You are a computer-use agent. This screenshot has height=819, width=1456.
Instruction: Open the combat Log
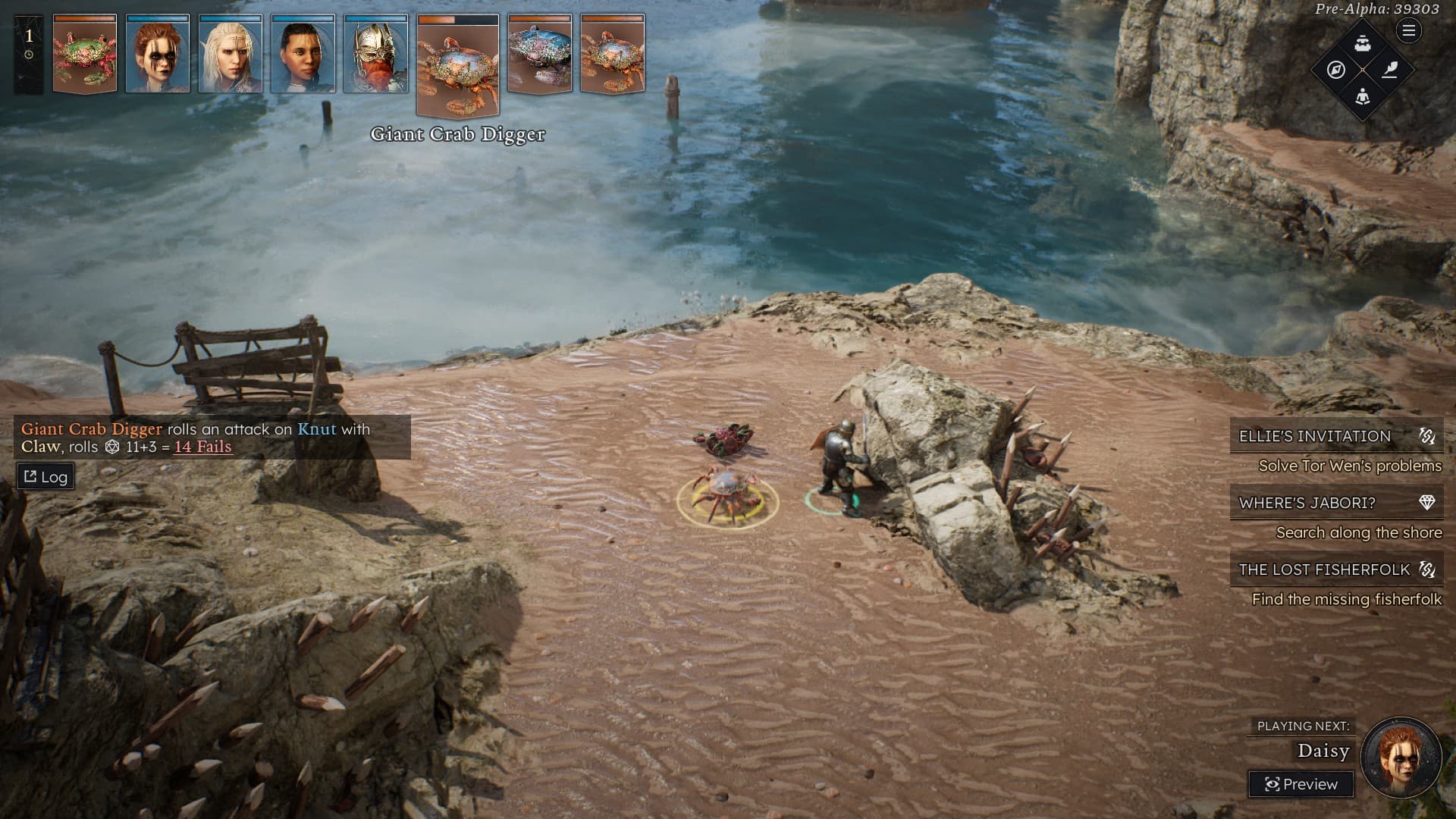click(45, 477)
